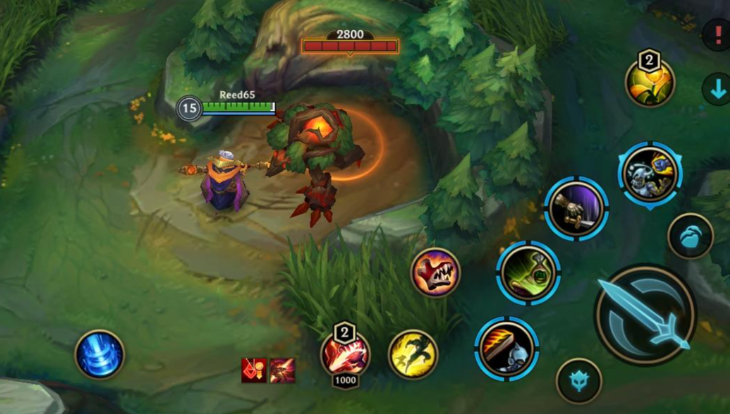Activate the Flash summoner spell

click(412, 354)
